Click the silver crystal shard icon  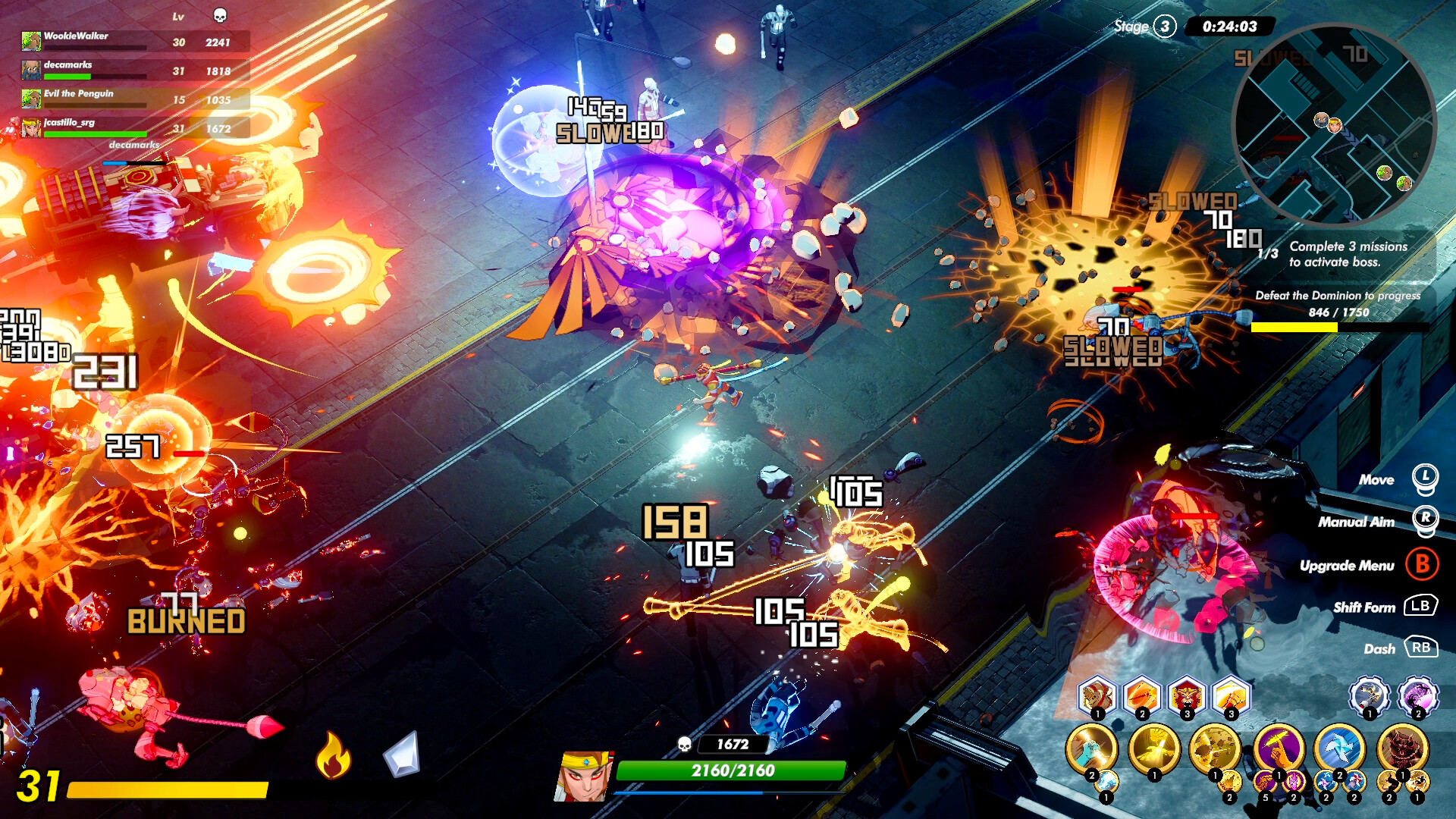coord(402,755)
